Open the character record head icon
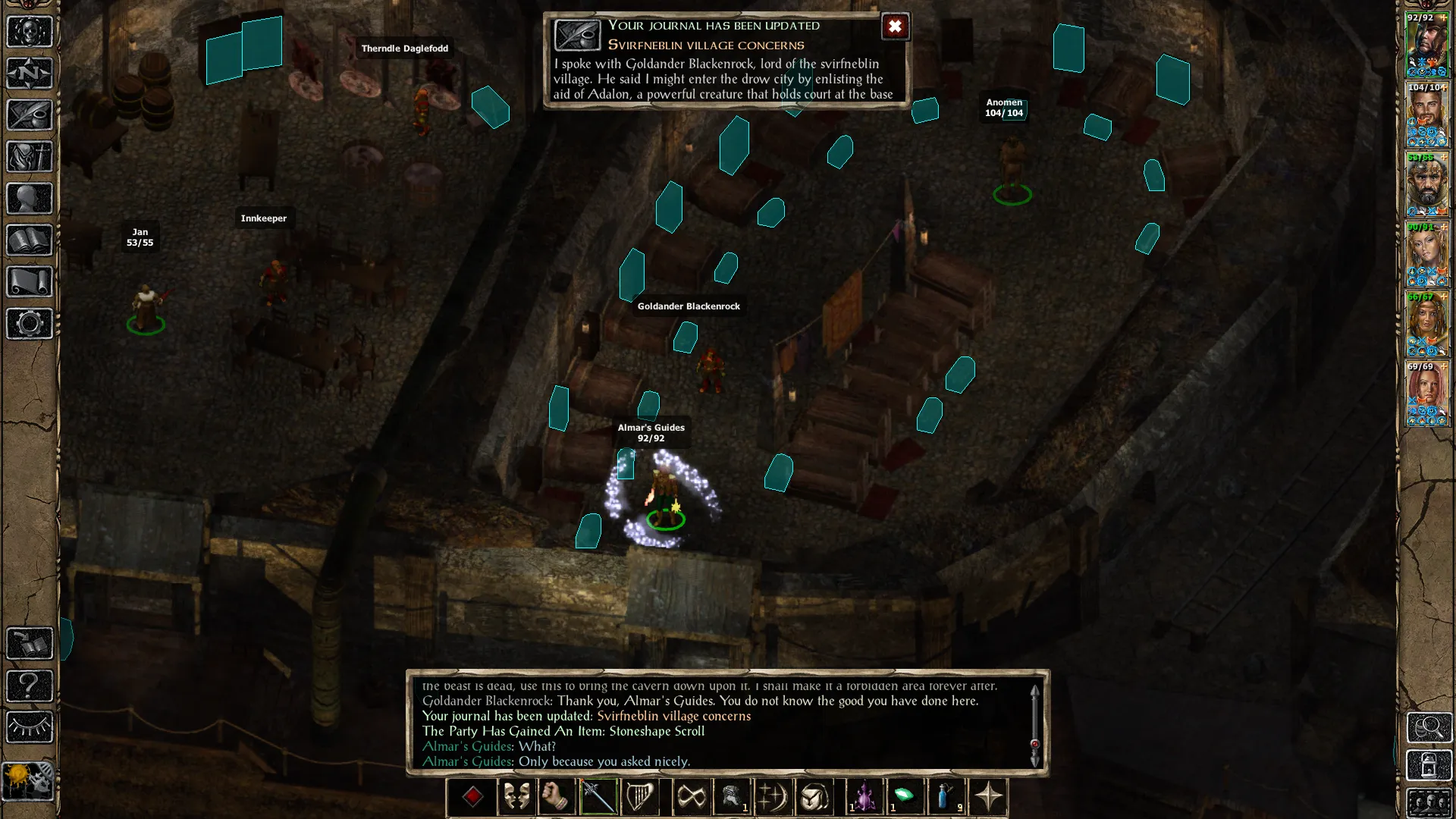Screen dimensions: 1456x819 (x=30, y=199)
